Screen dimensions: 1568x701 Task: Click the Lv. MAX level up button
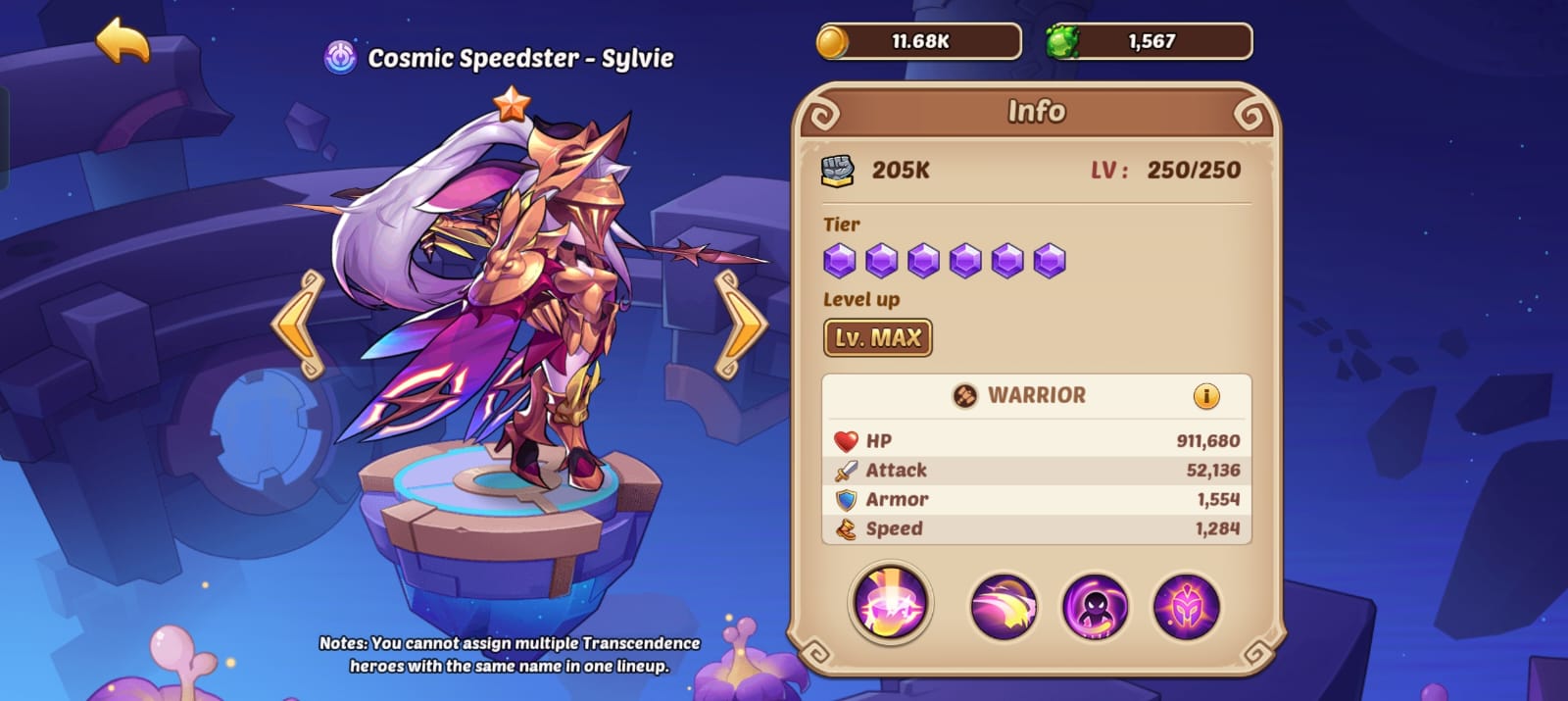(x=877, y=338)
